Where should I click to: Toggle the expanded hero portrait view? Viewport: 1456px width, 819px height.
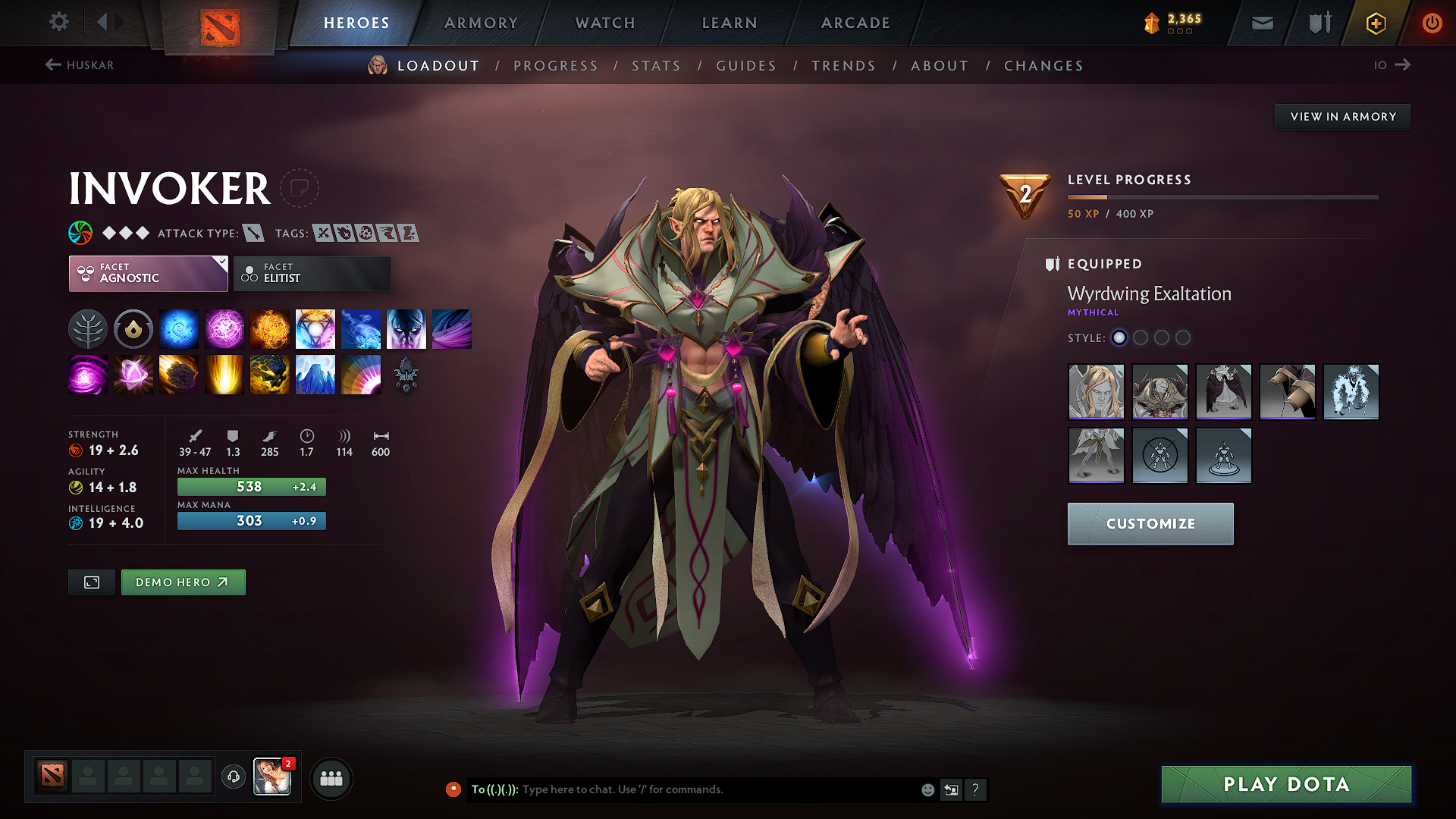coord(91,582)
